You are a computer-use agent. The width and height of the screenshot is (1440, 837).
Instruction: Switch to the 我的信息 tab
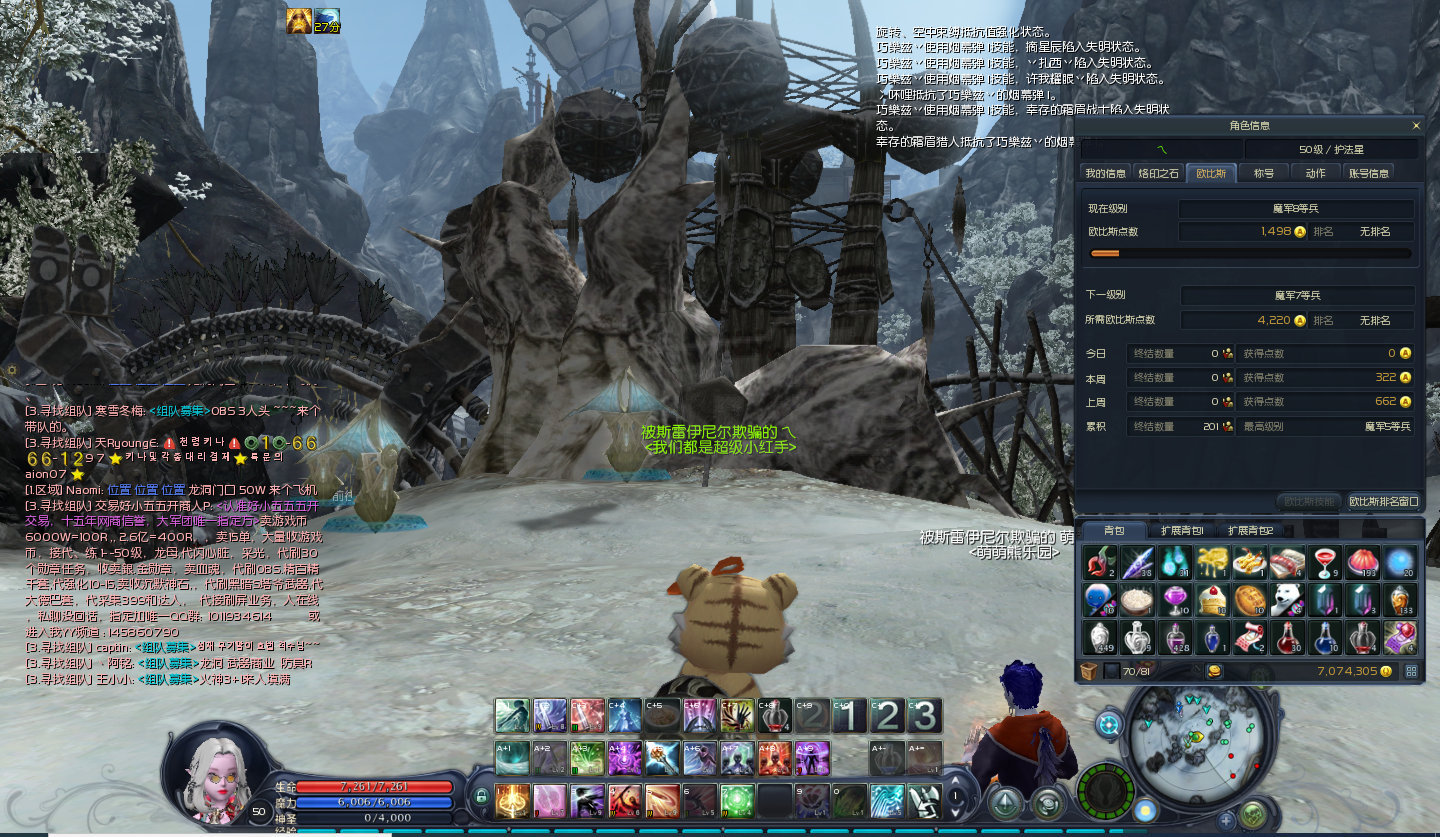point(1105,173)
